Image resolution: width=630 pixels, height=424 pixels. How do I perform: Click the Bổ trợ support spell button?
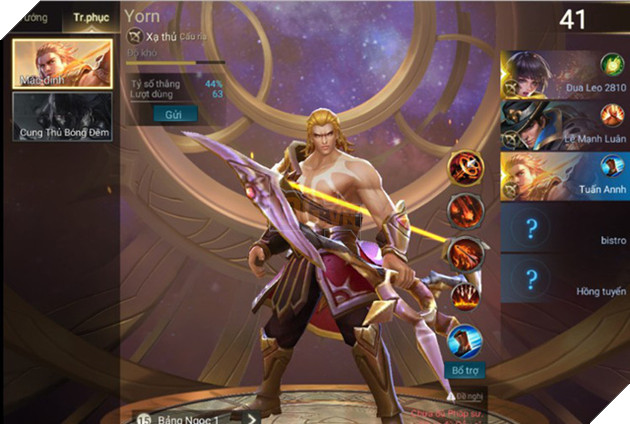[x=465, y=369]
